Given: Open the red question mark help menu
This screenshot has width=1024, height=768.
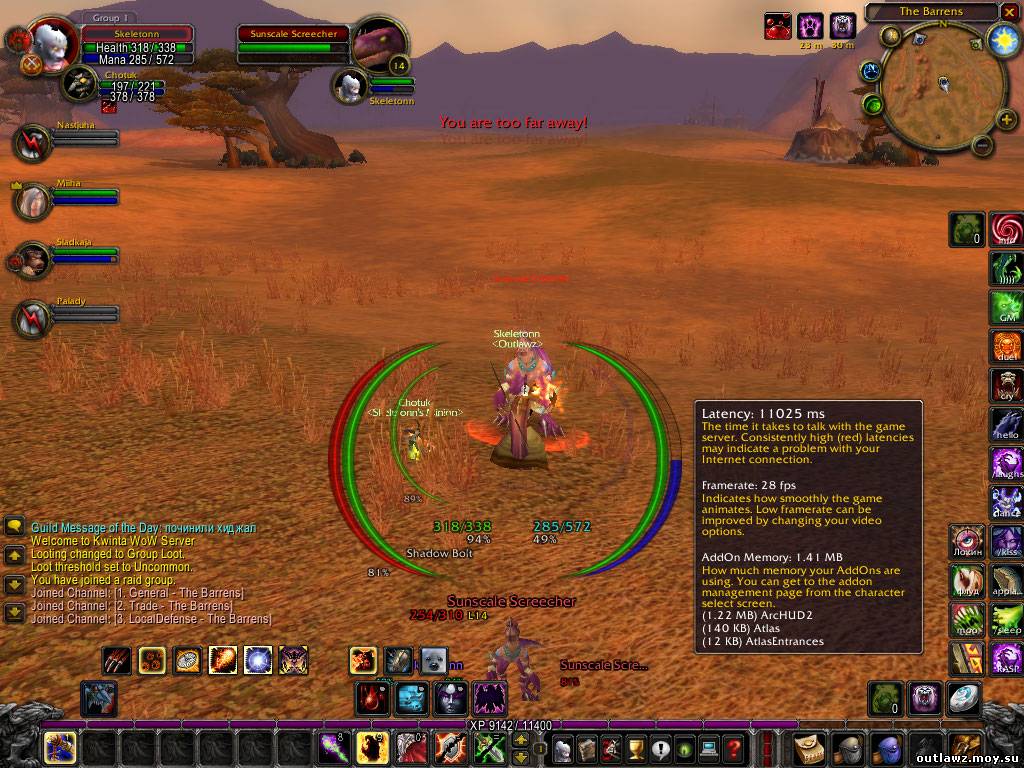Looking at the screenshot, I should [x=733, y=748].
